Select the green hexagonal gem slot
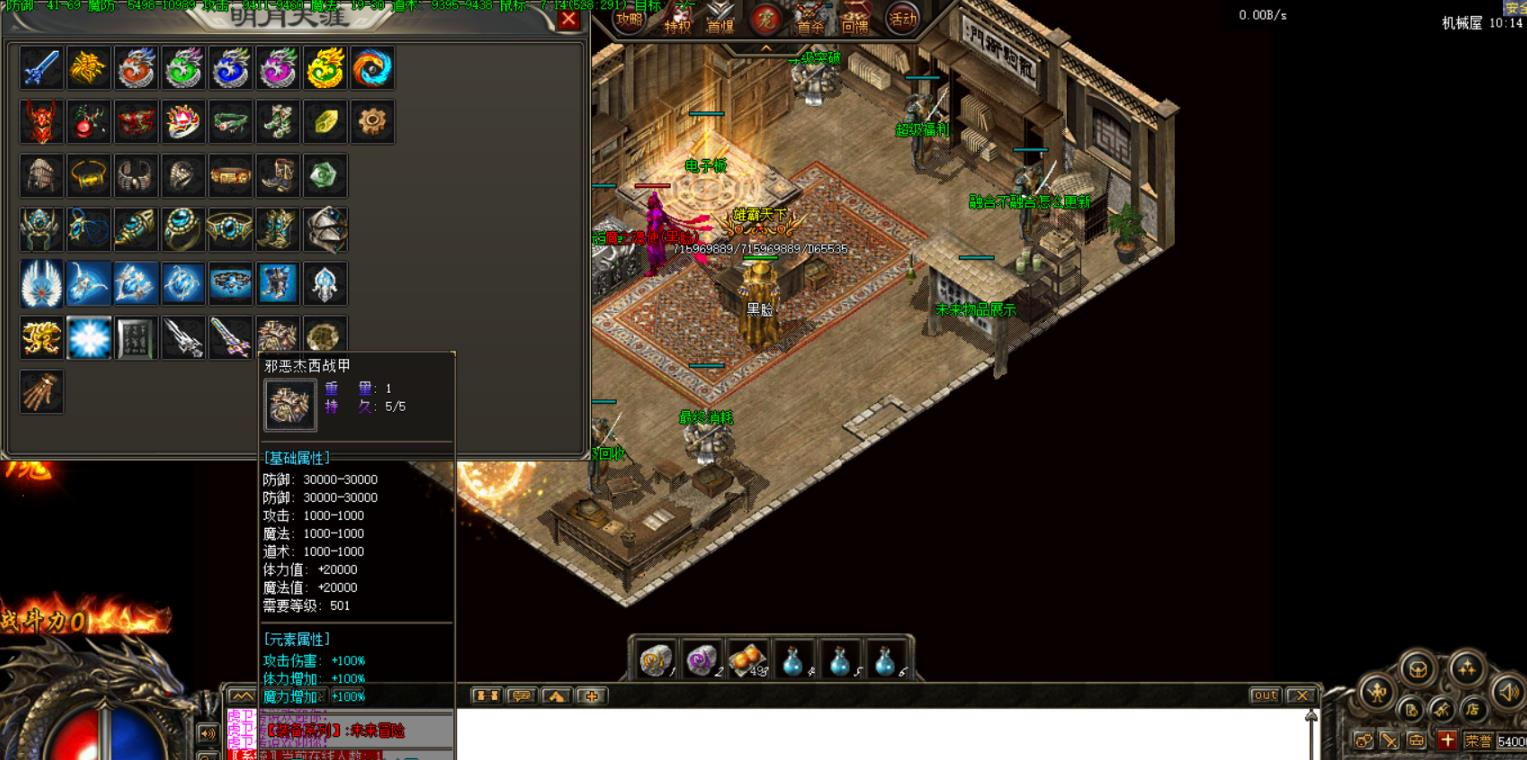 tap(325, 176)
